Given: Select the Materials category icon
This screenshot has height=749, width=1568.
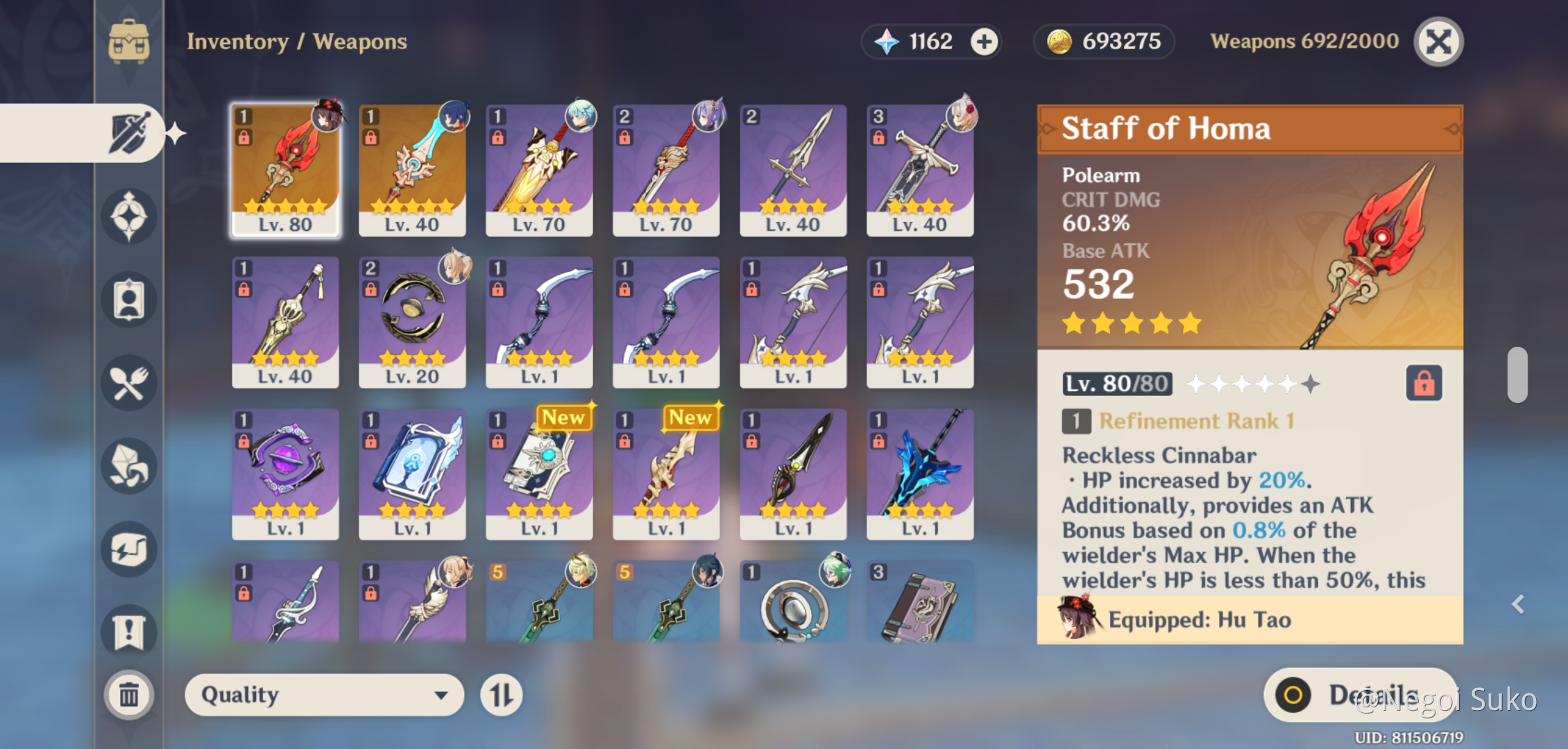Looking at the screenshot, I should pos(128,467).
